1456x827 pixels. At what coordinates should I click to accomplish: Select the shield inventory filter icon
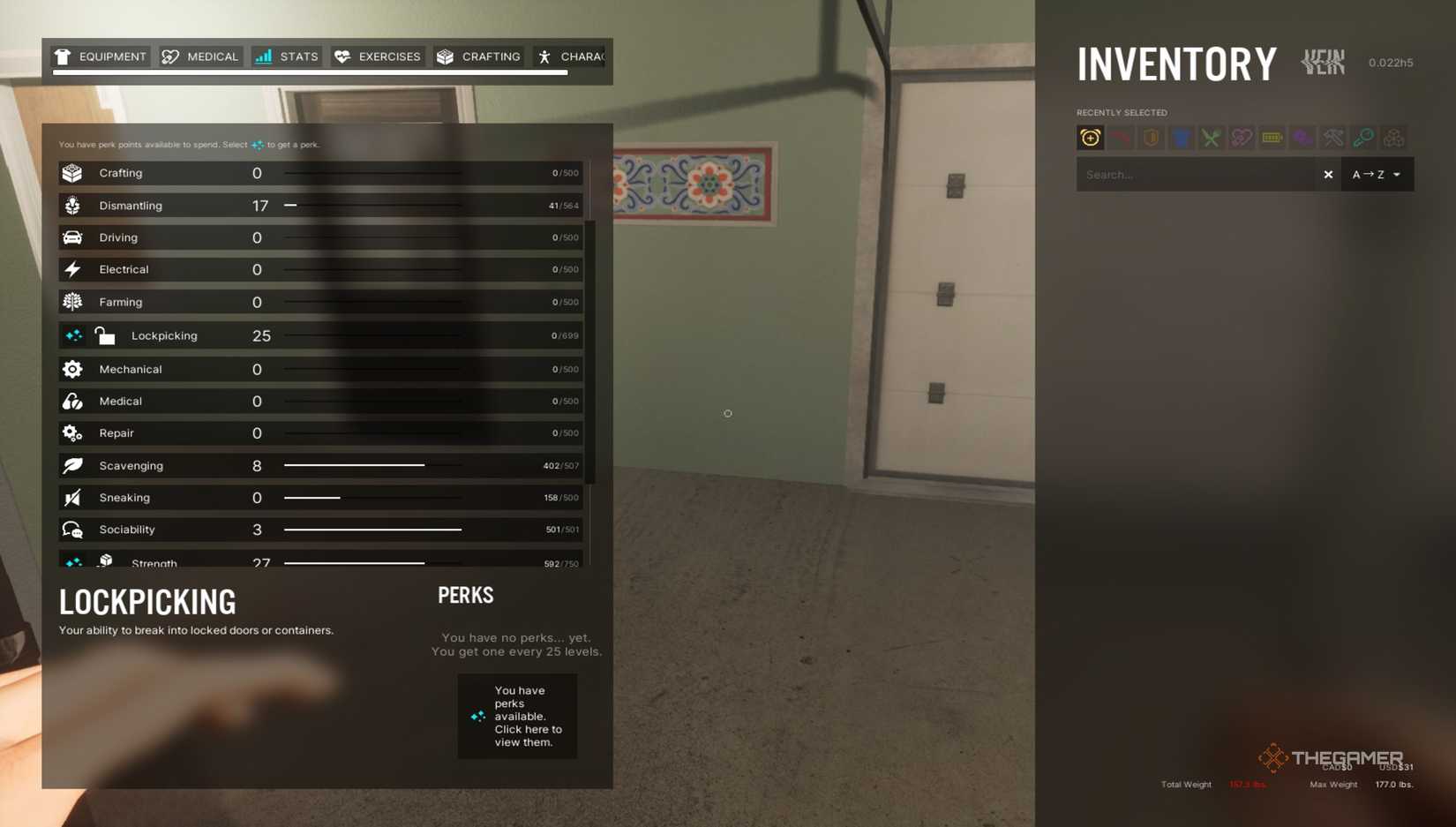1151,138
